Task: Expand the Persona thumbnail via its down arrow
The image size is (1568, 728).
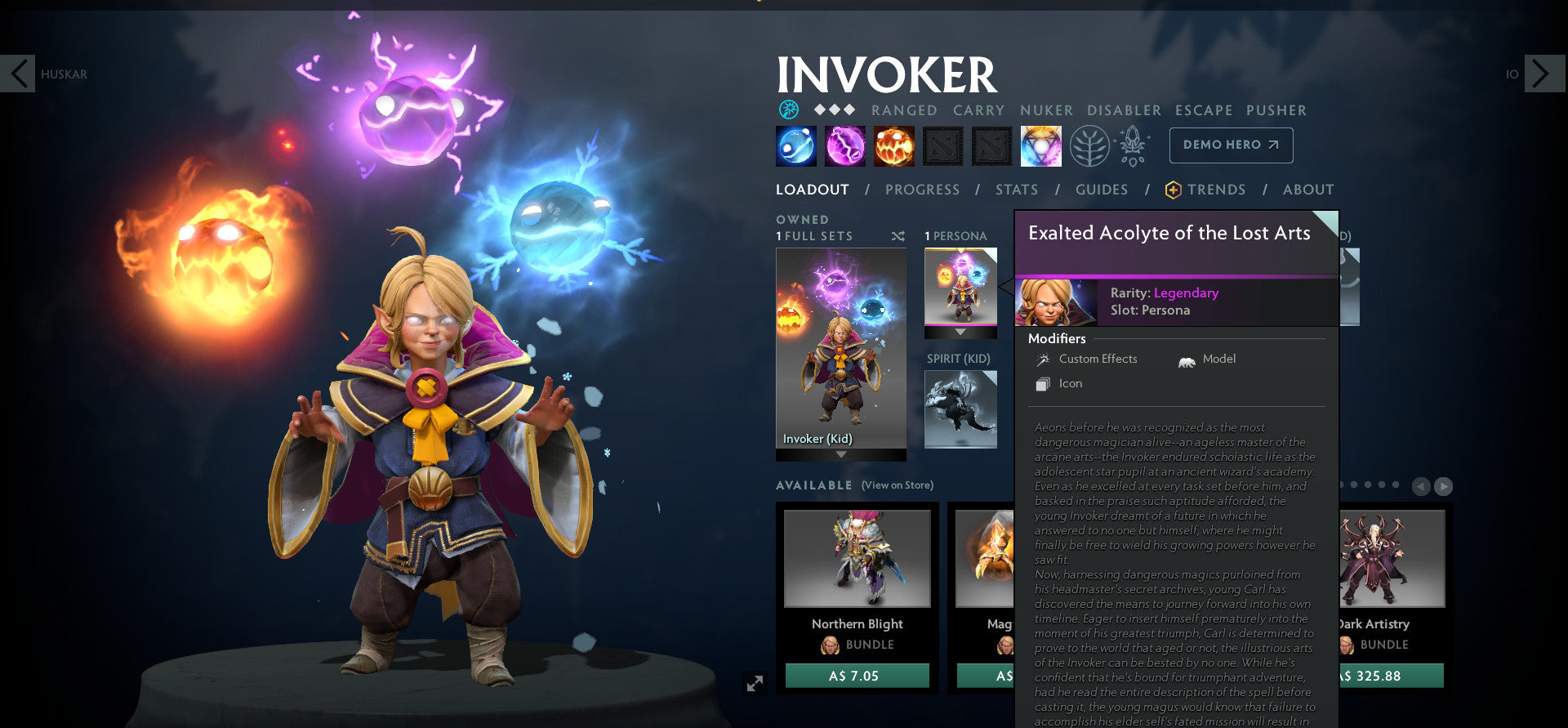Action: coord(959,333)
